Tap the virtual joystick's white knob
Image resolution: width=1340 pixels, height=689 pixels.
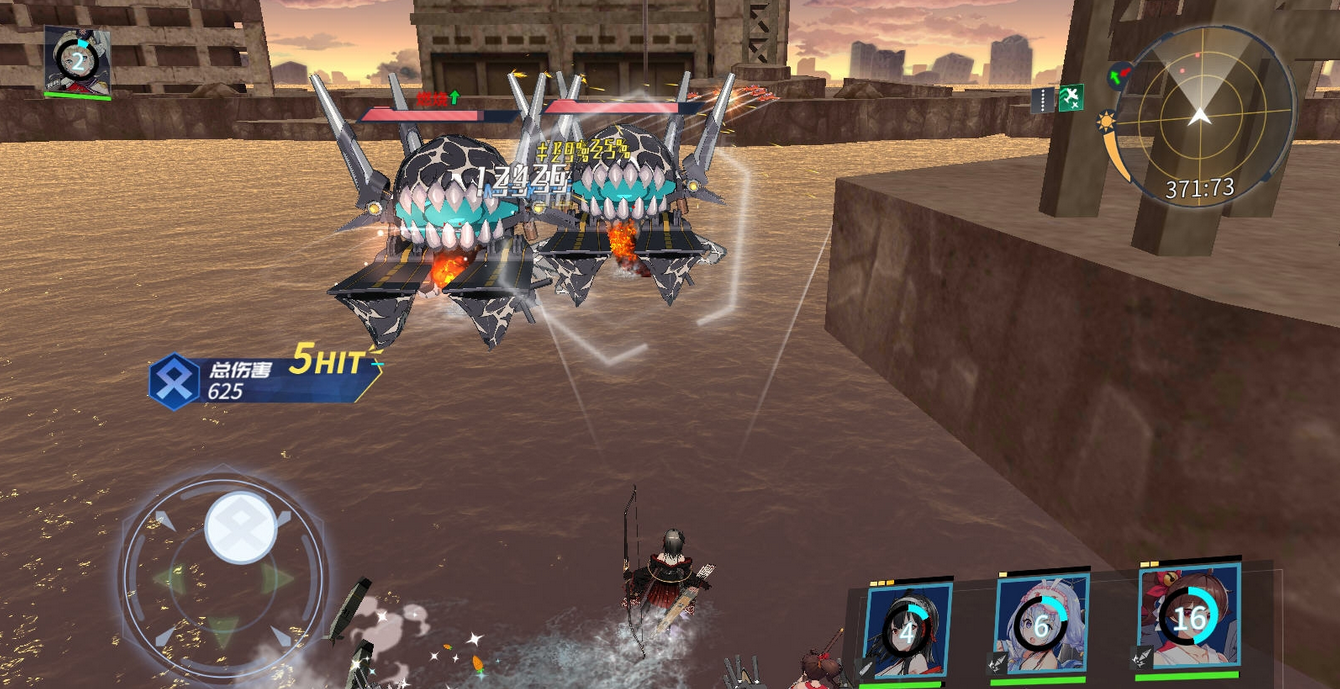[241, 527]
